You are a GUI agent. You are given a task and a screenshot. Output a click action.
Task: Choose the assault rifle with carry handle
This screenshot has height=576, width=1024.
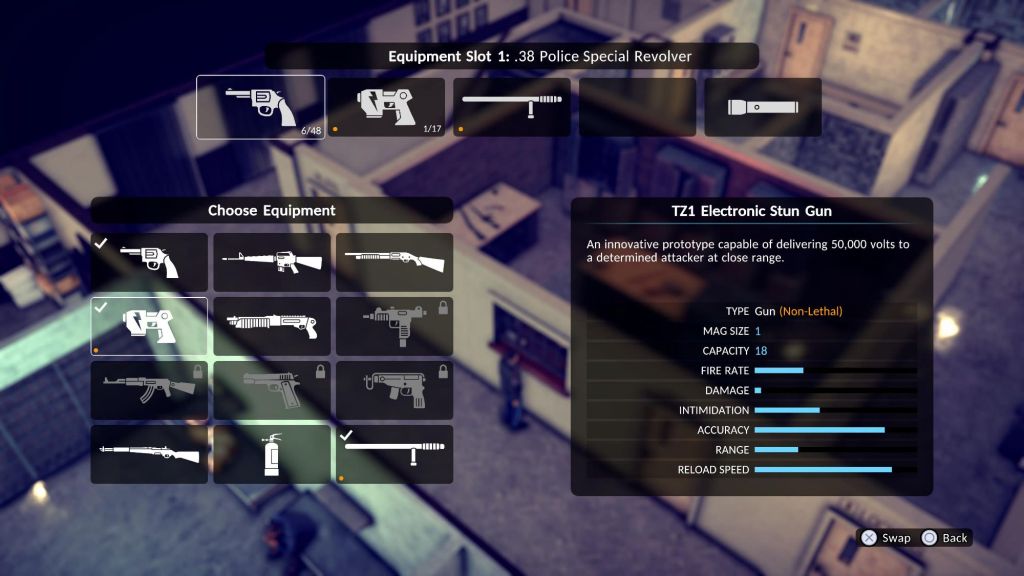[271, 262]
